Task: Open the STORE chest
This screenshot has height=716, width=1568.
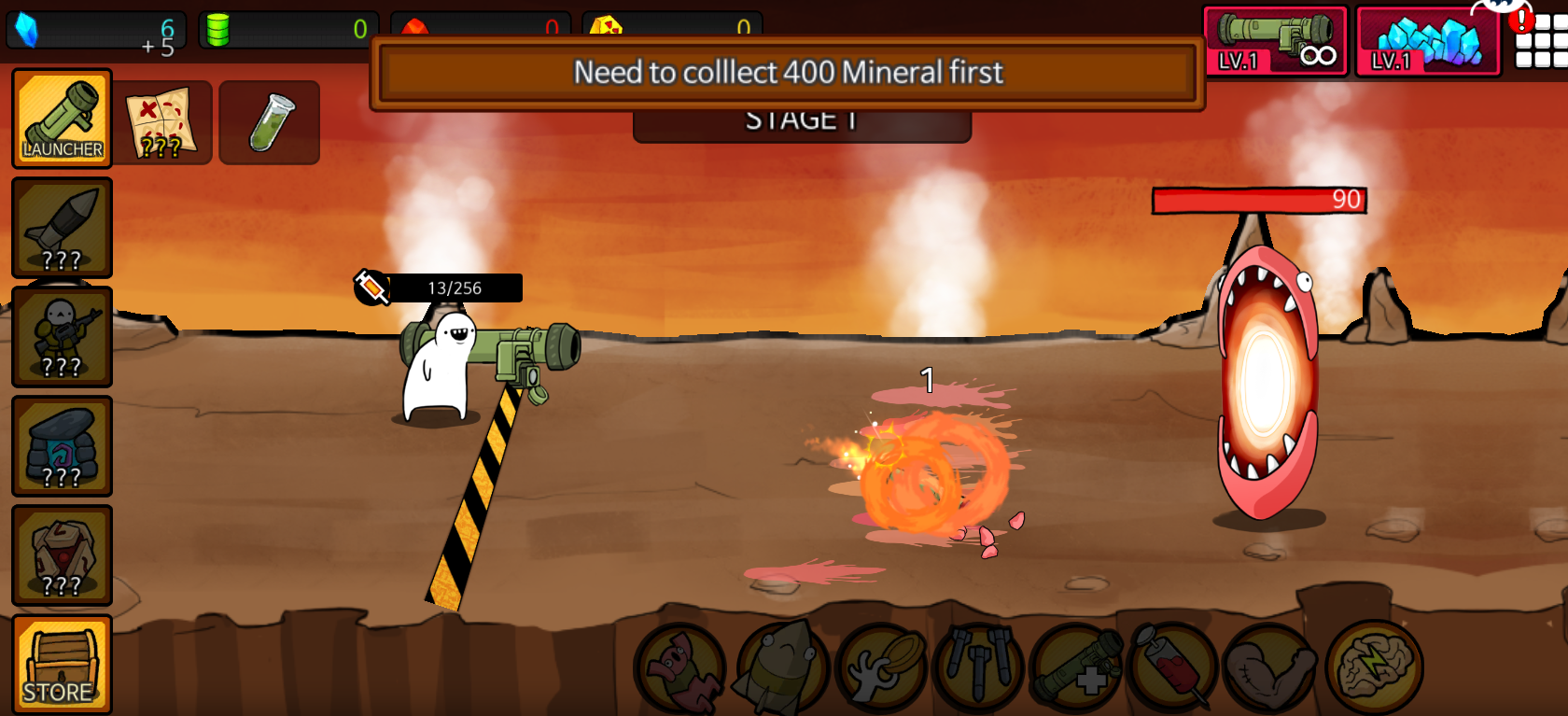Action: pyautogui.click(x=62, y=664)
